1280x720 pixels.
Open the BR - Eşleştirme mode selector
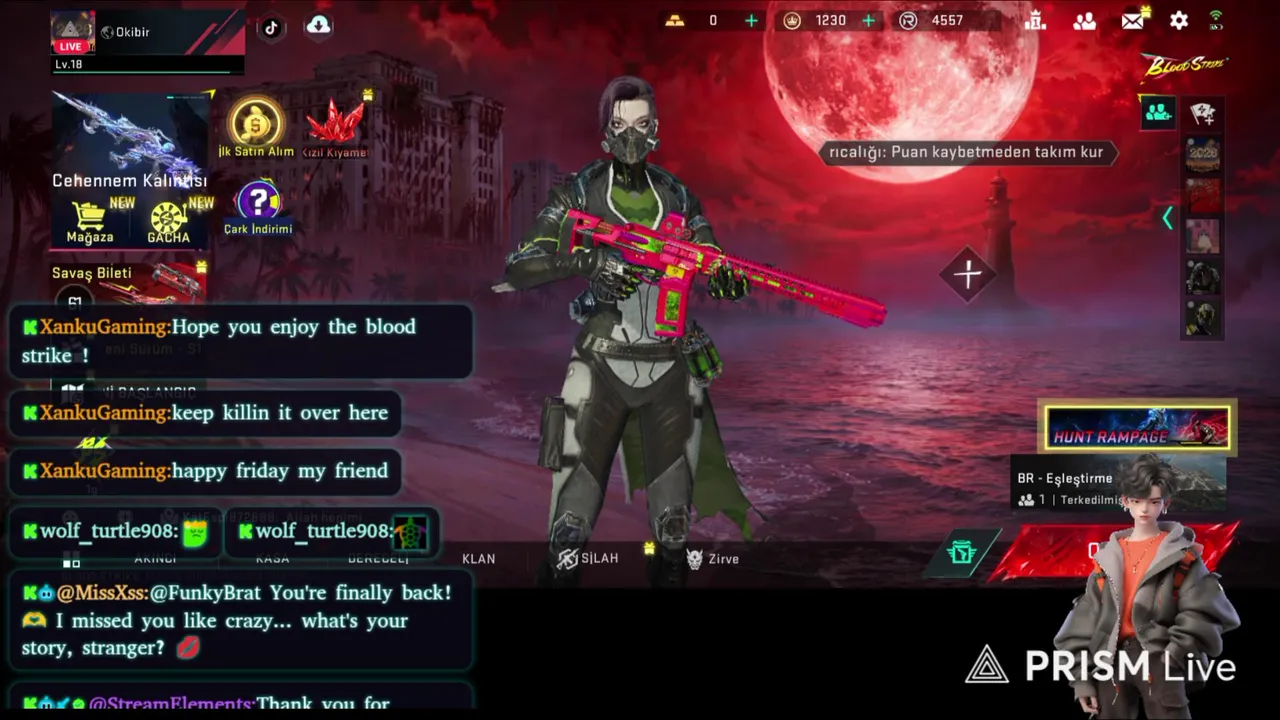[1065, 478]
